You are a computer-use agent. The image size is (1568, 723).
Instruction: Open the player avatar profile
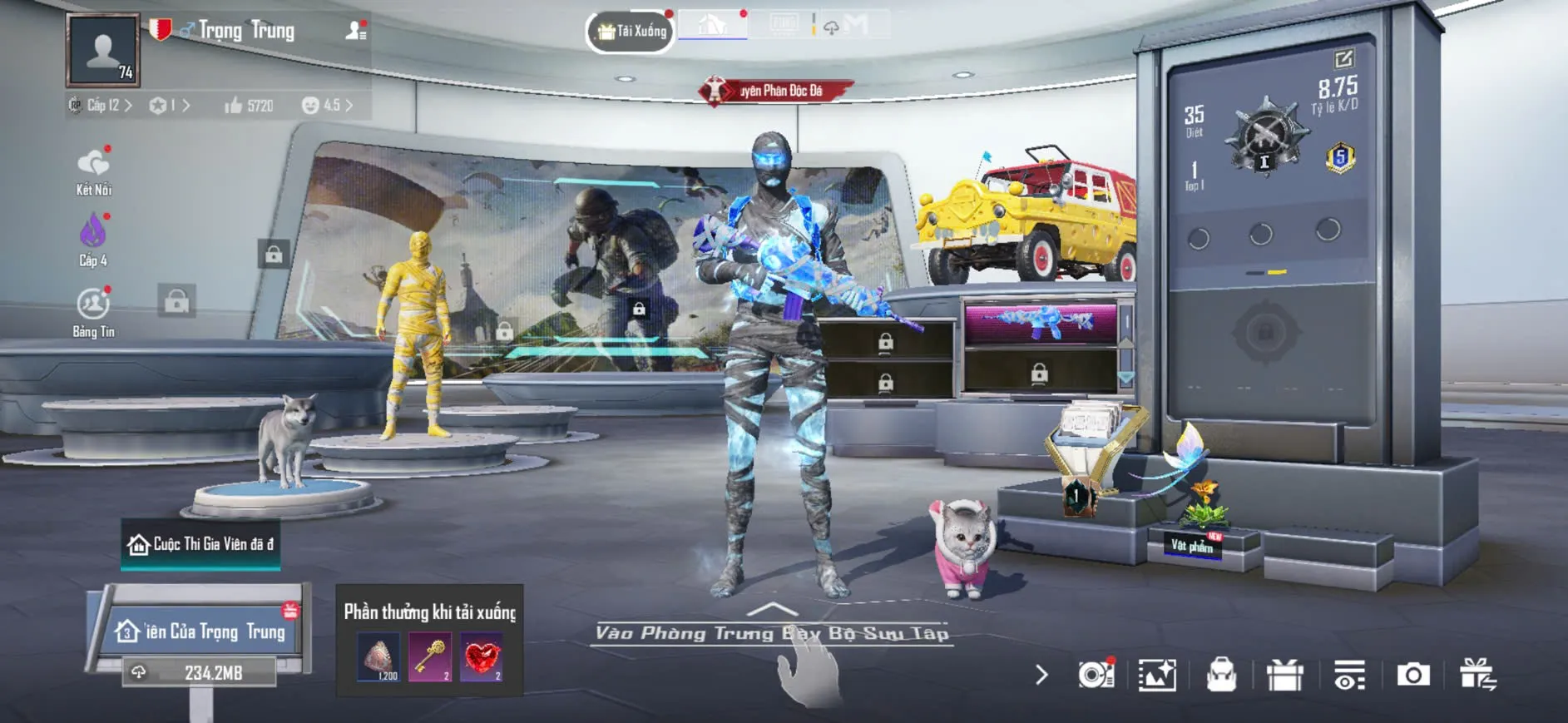tap(103, 50)
